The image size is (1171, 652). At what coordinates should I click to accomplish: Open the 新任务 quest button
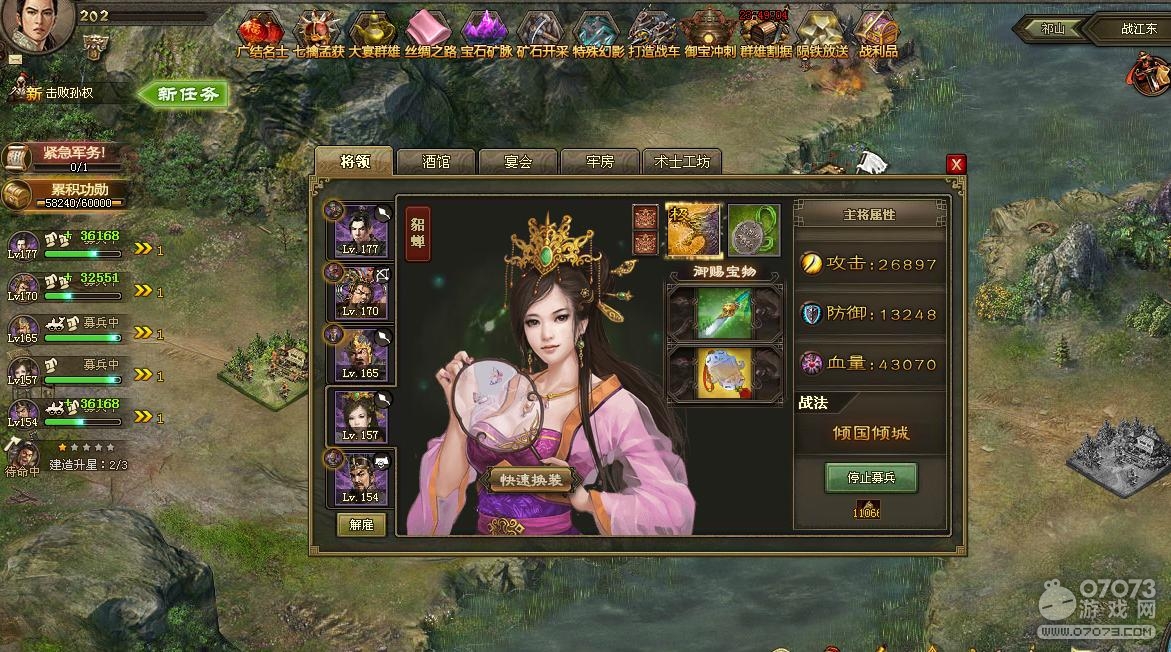(x=184, y=94)
